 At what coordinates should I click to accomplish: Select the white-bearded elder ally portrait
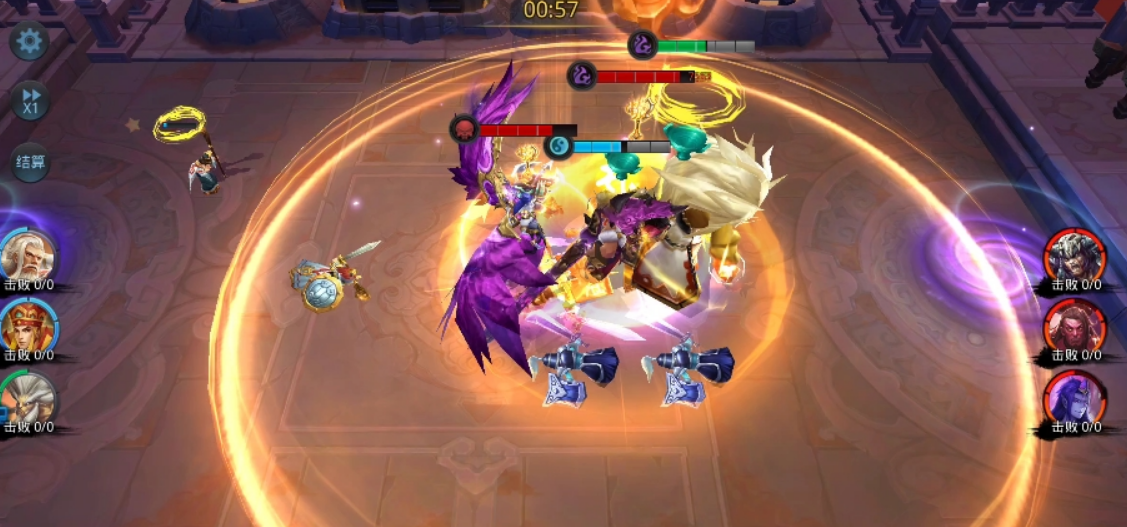pyautogui.click(x=27, y=256)
